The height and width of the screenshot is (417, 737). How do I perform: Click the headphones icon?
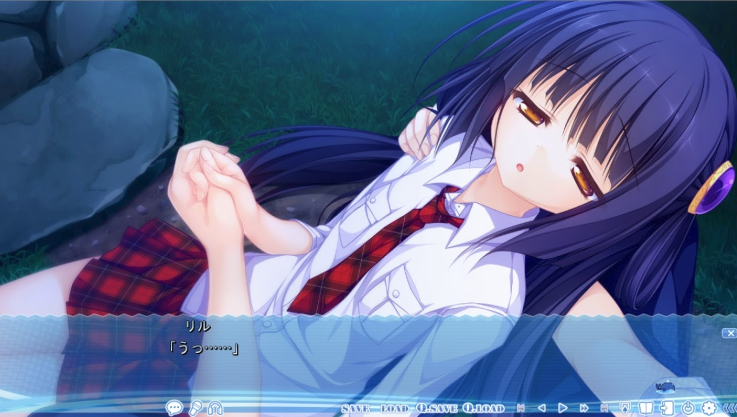[x=214, y=408]
